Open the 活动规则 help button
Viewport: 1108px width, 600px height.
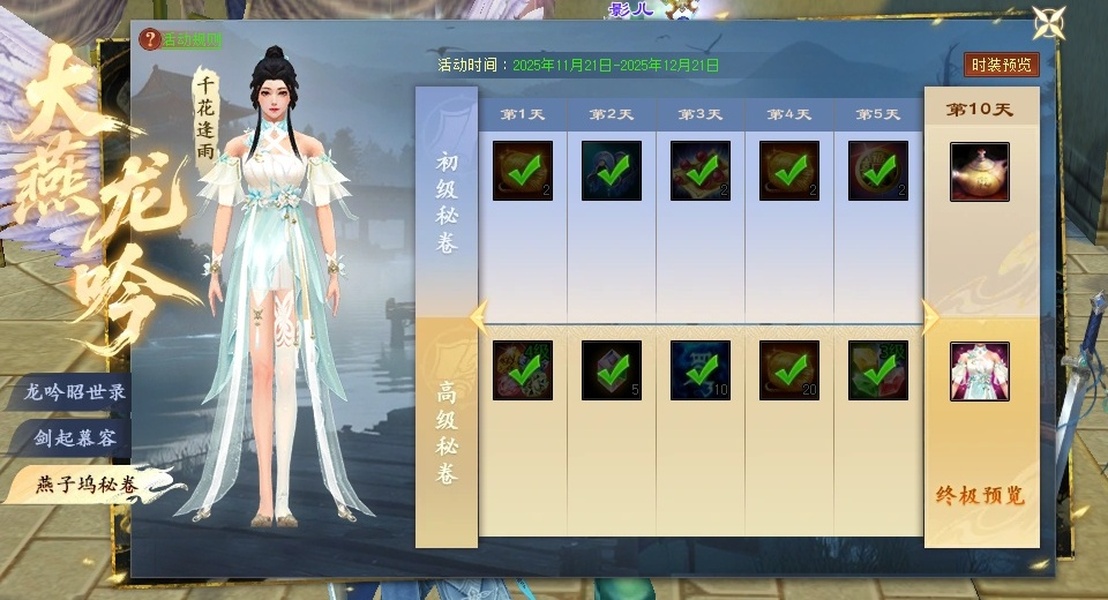(x=181, y=40)
